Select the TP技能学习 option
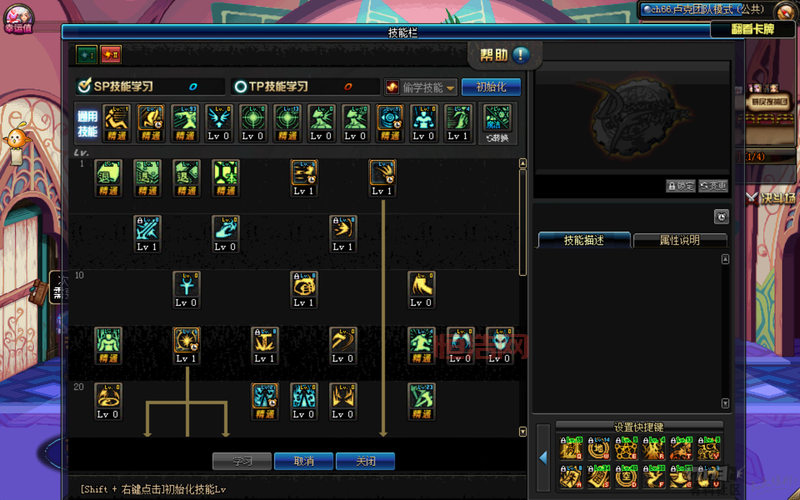 pos(304,87)
